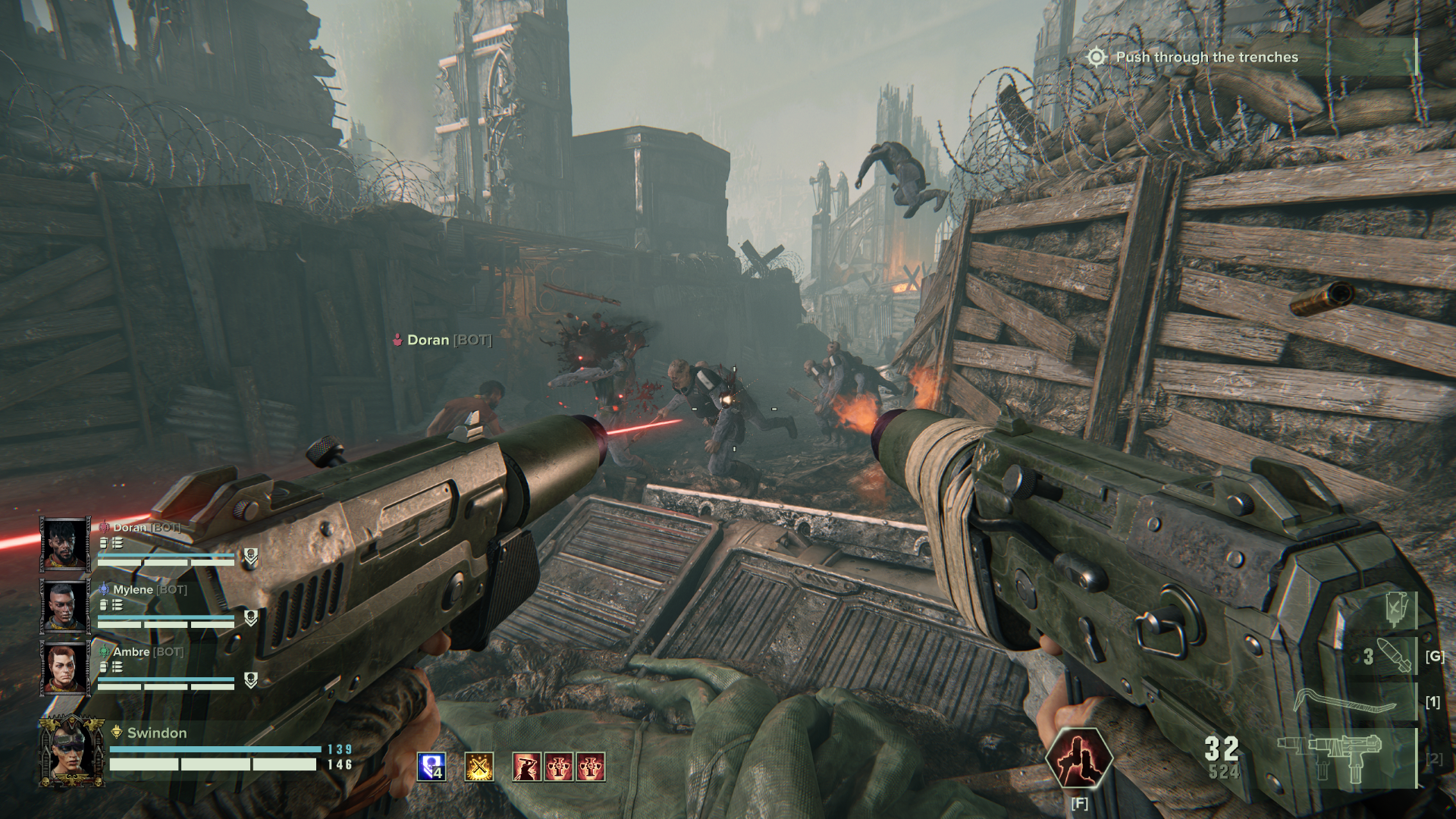Image resolution: width=1456 pixels, height=819 pixels.
Task: Inspect the blue skull buff icon
Action: (431, 767)
